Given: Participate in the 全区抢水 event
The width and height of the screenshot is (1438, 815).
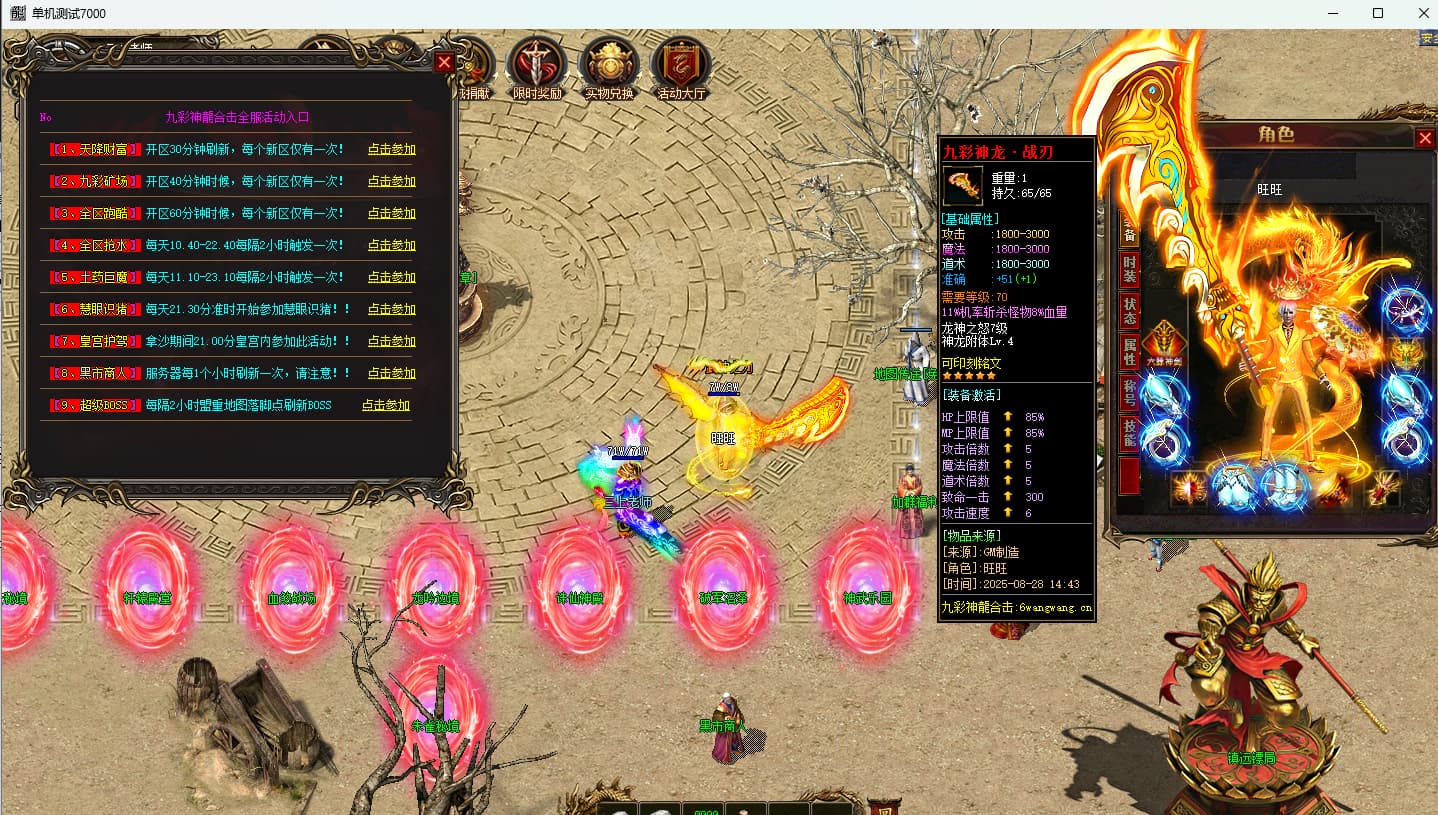Looking at the screenshot, I should click(391, 246).
